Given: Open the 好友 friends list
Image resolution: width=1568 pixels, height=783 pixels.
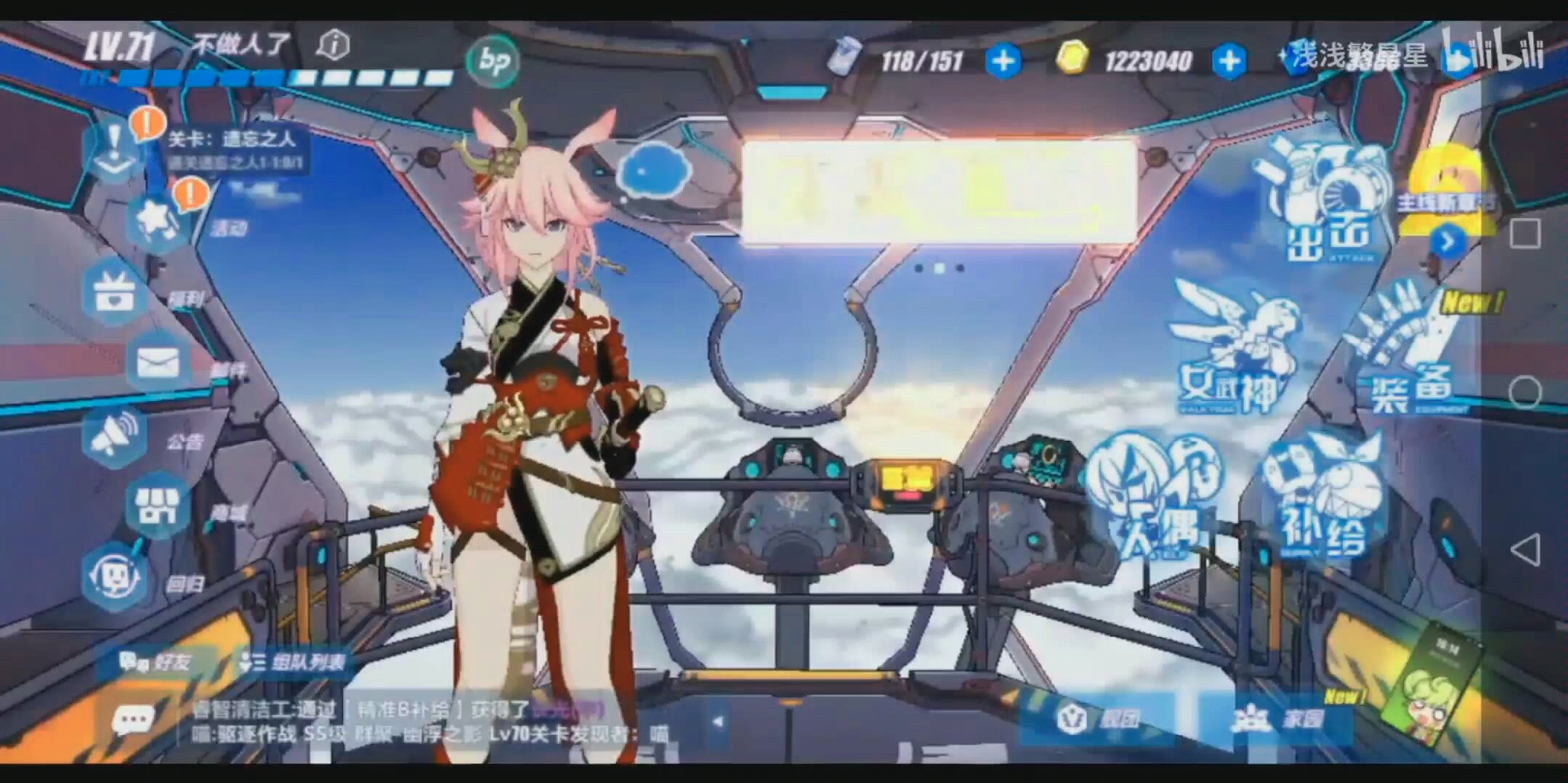Looking at the screenshot, I should pyautogui.click(x=156, y=662).
